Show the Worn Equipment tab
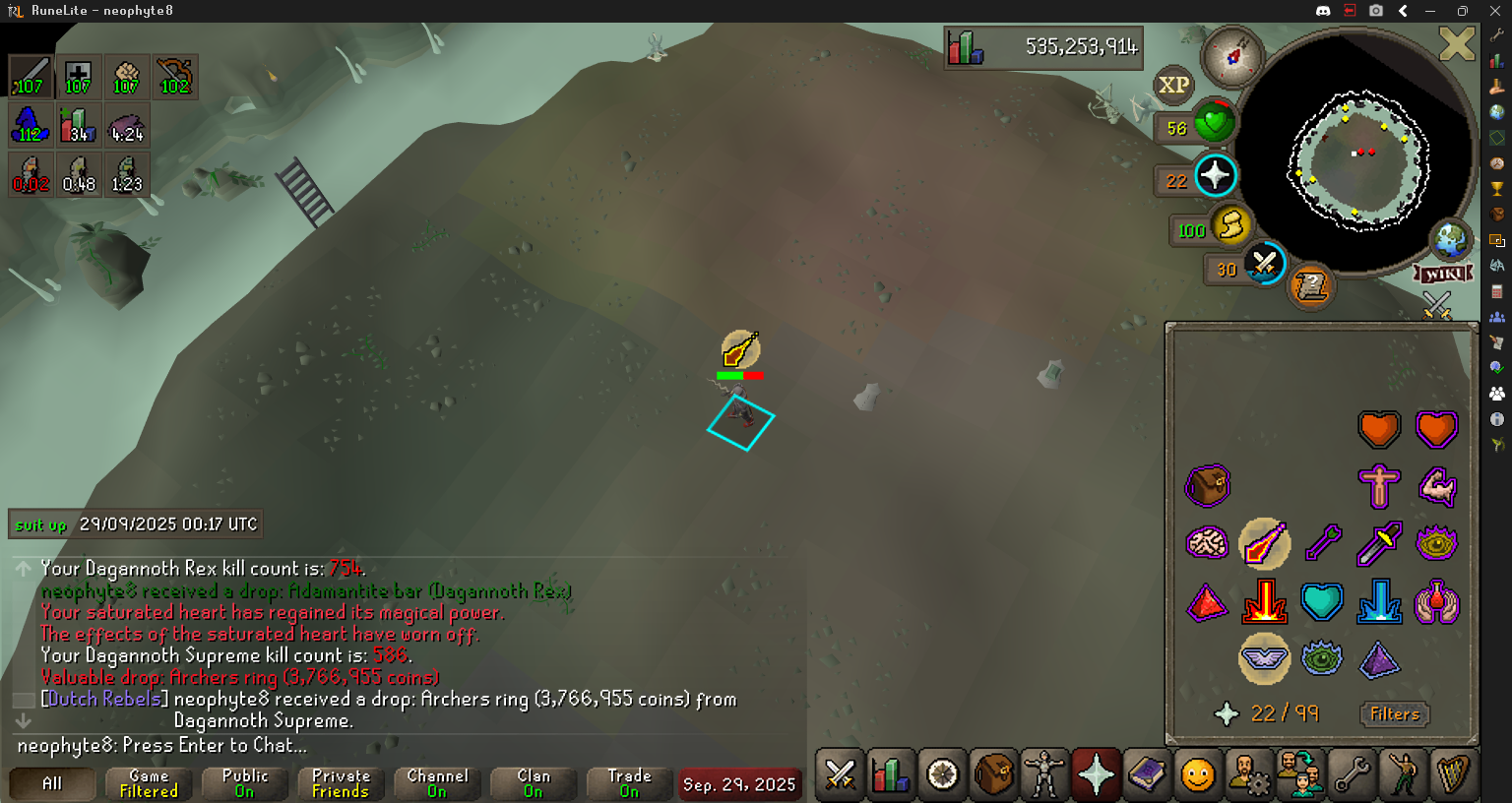The width and height of the screenshot is (1512, 803). 1044,775
